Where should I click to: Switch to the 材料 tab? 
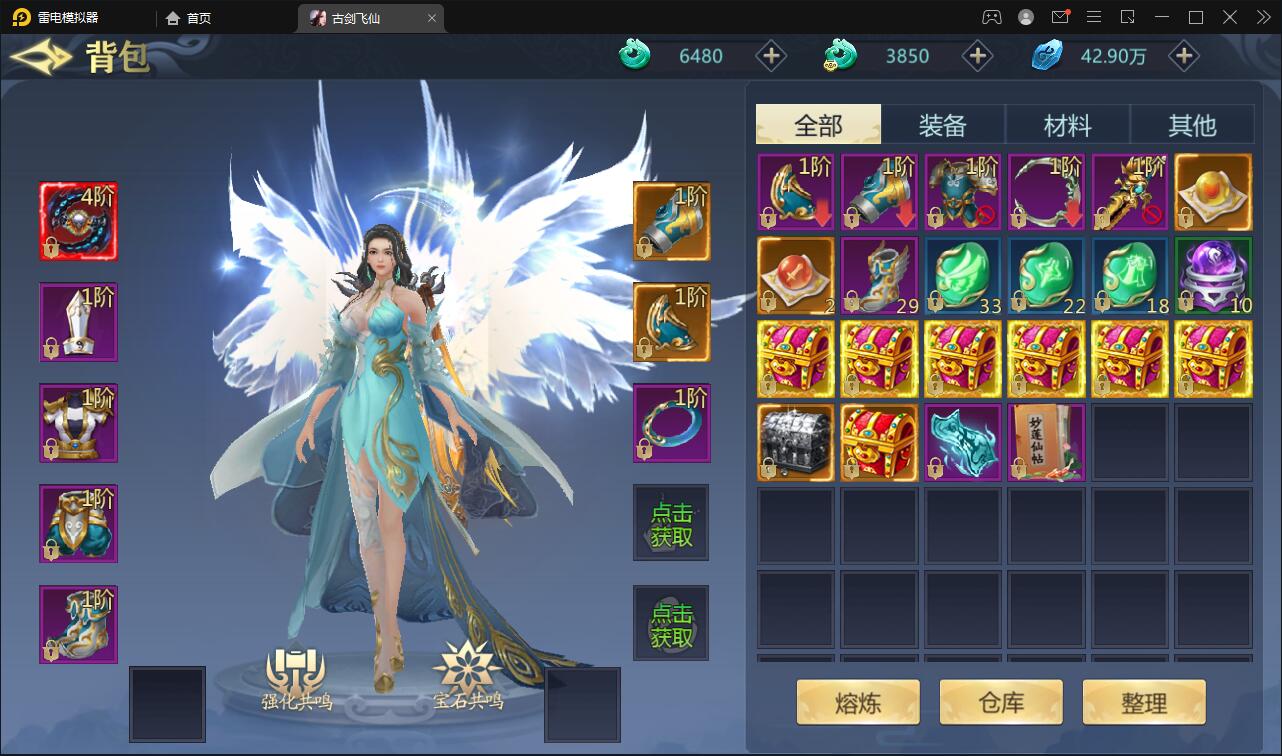[x=1067, y=123]
